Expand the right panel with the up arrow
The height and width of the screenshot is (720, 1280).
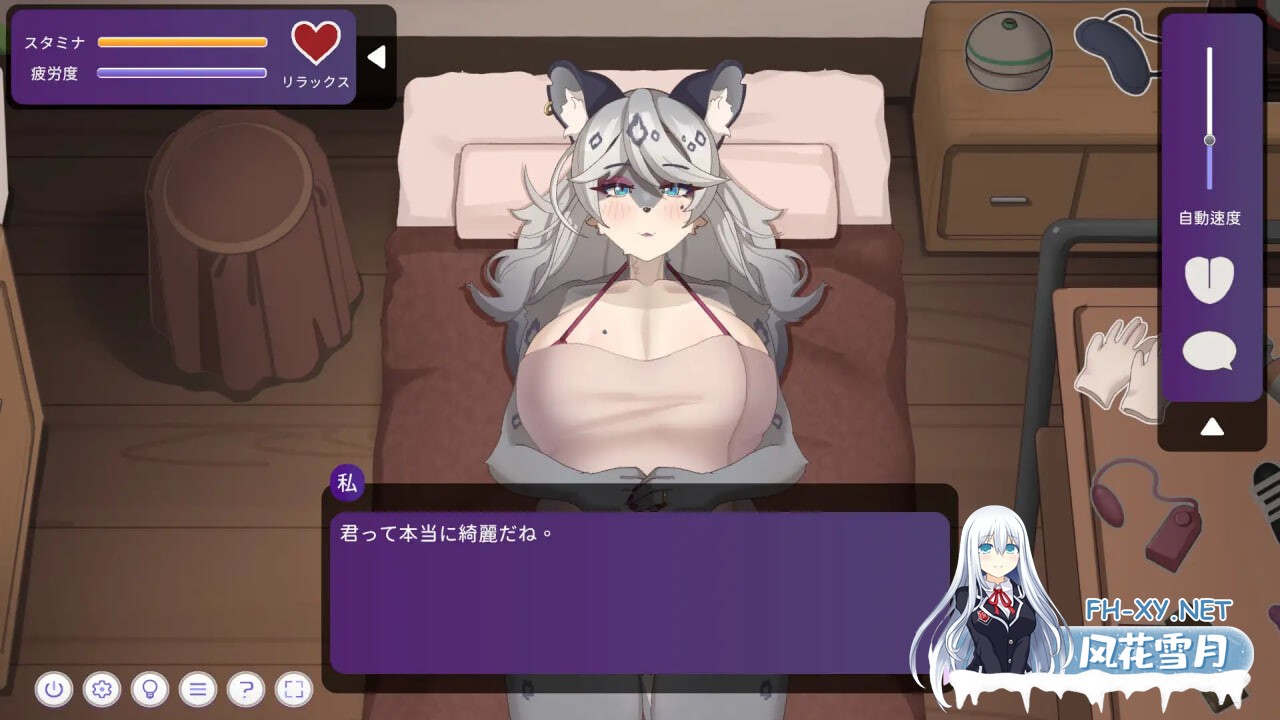pos(1212,425)
